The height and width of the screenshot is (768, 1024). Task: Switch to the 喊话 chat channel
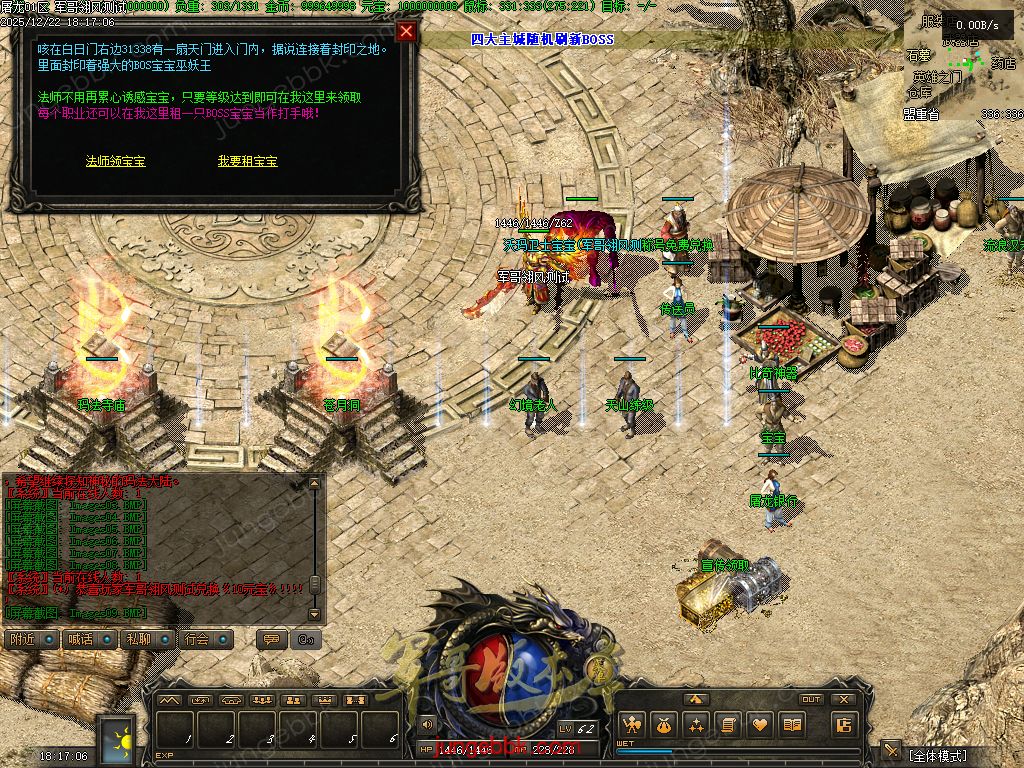pos(88,639)
